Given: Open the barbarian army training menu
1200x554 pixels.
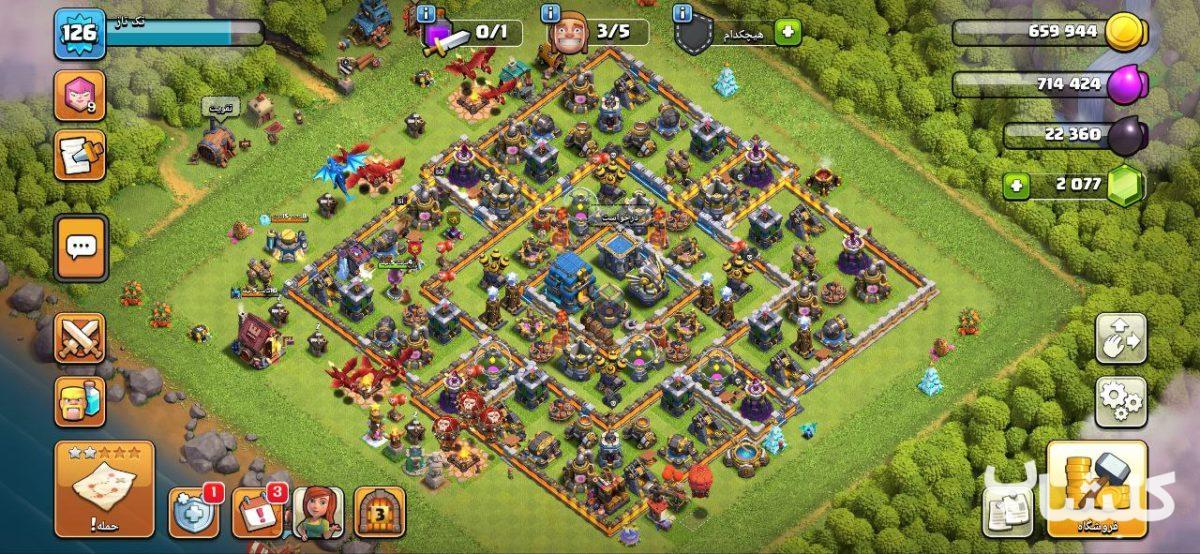Looking at the screenshot, I should coord(80,402).
